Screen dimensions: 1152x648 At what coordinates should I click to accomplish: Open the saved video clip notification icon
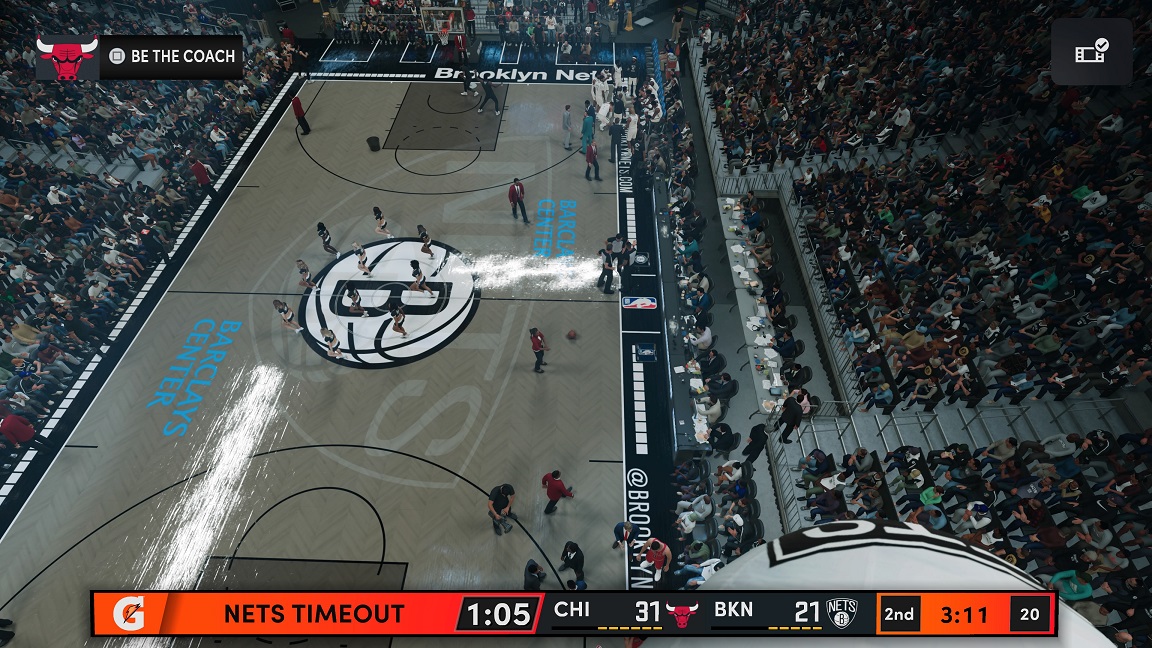[1091, 52]
